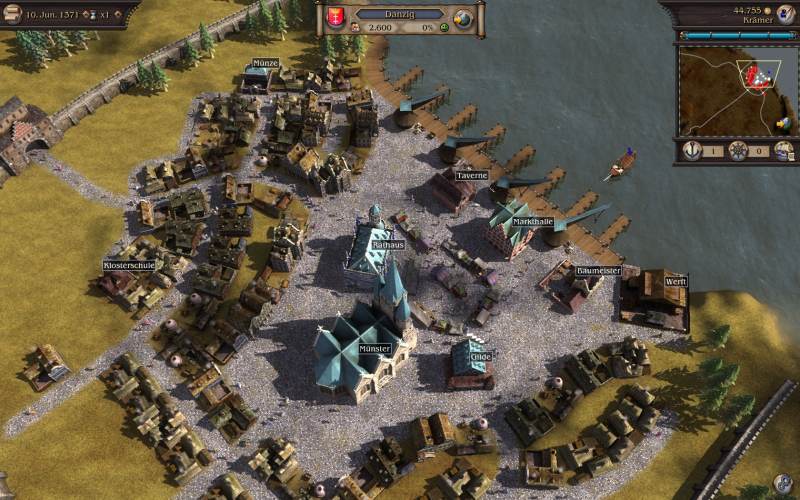Click the player portrait beside the gold

(782, 15)
